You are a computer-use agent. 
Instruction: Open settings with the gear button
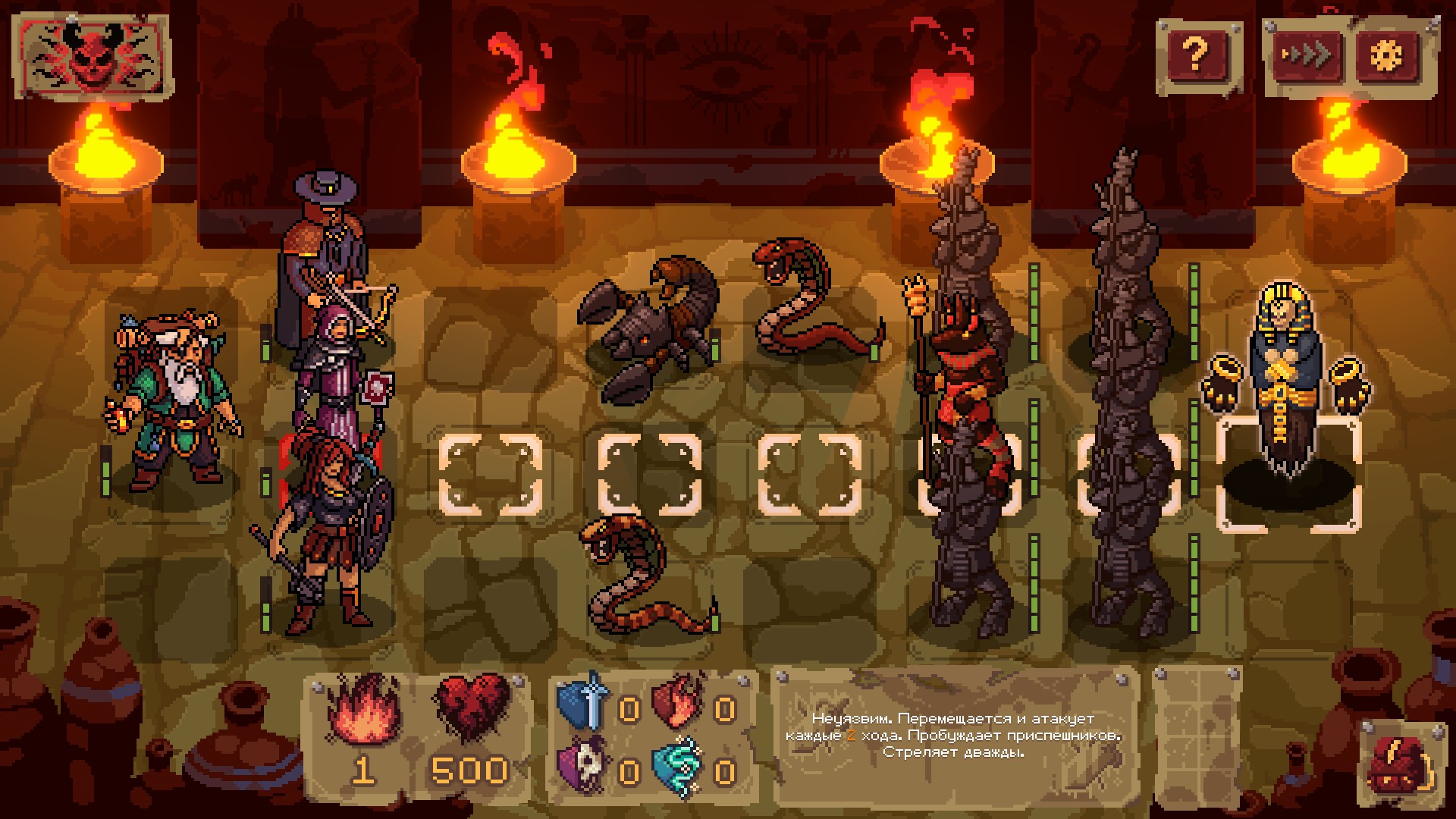[x=1386, y=55]
